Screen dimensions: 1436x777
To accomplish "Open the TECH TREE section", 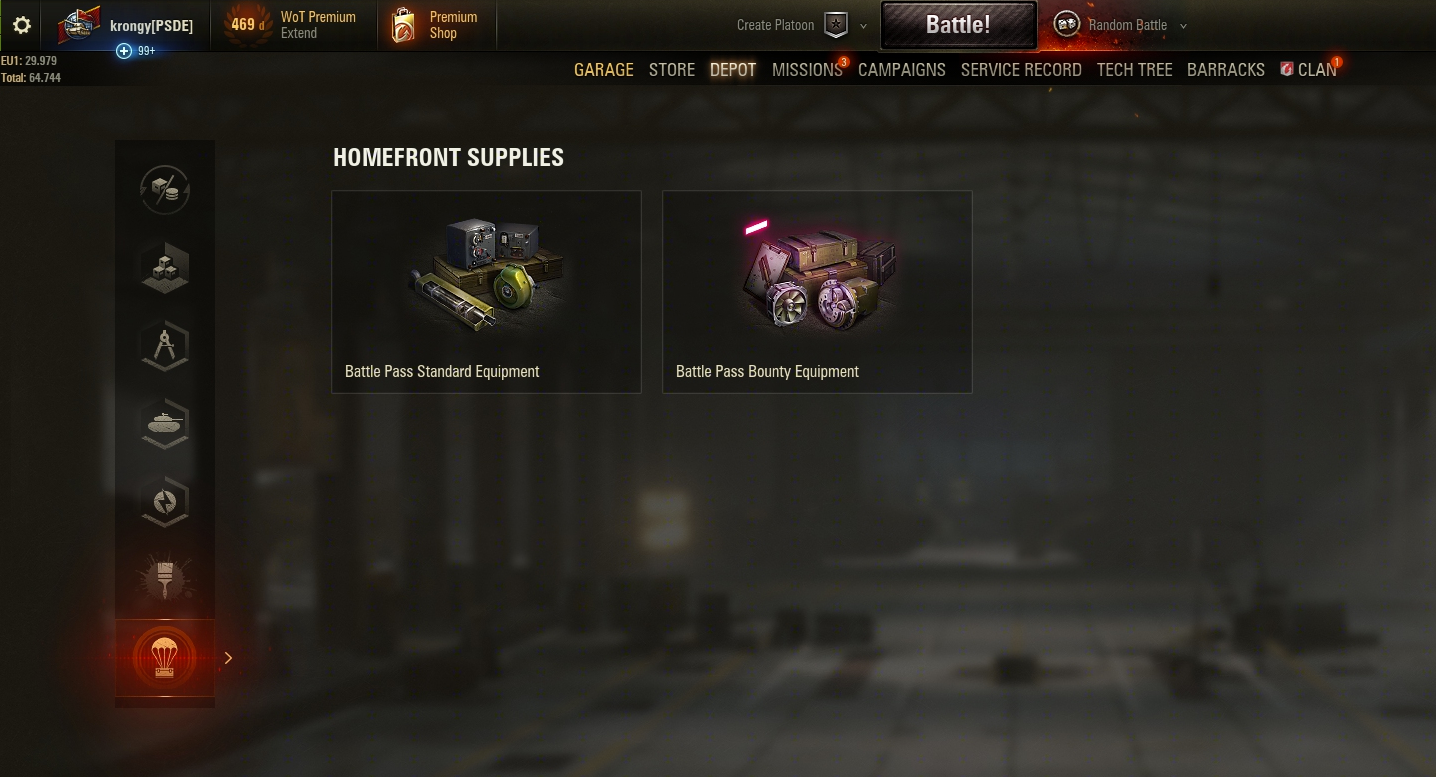I will click(1134, 69).
